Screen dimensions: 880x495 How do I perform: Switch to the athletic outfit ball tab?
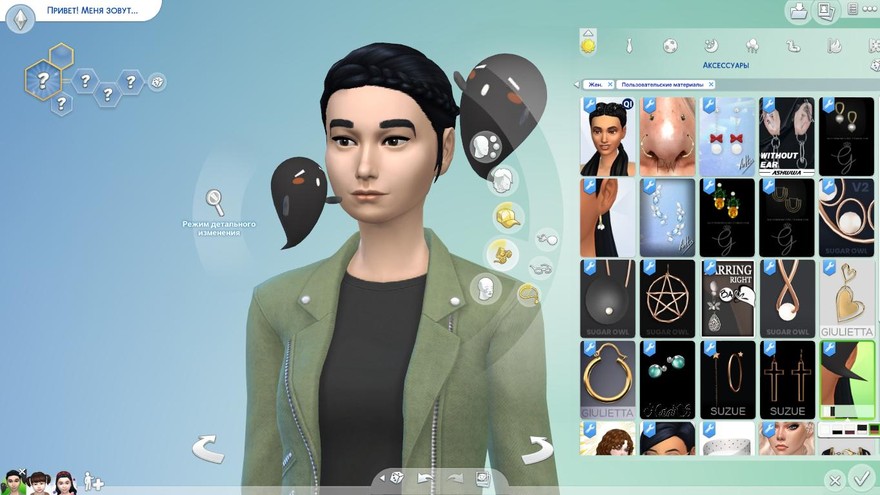(x=670, y=46)
